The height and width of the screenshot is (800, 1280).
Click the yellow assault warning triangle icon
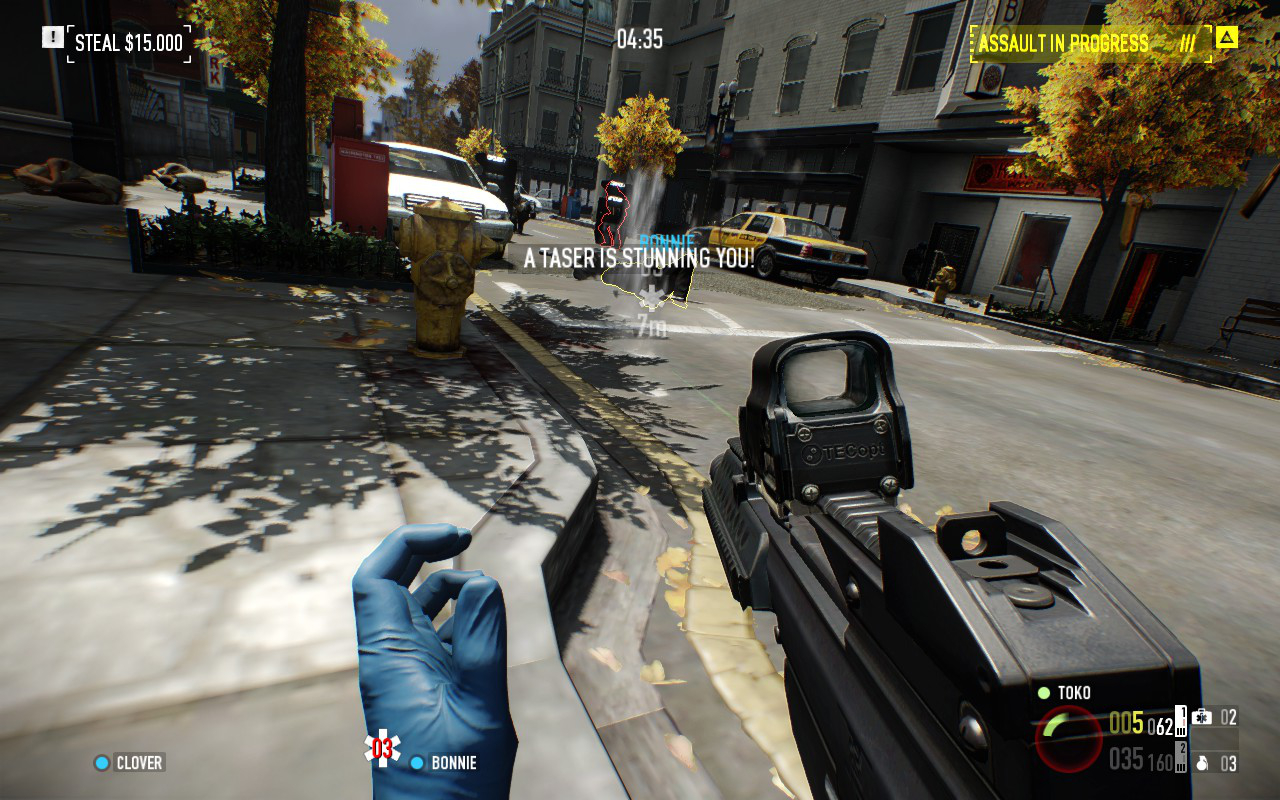coord(1227,38)
